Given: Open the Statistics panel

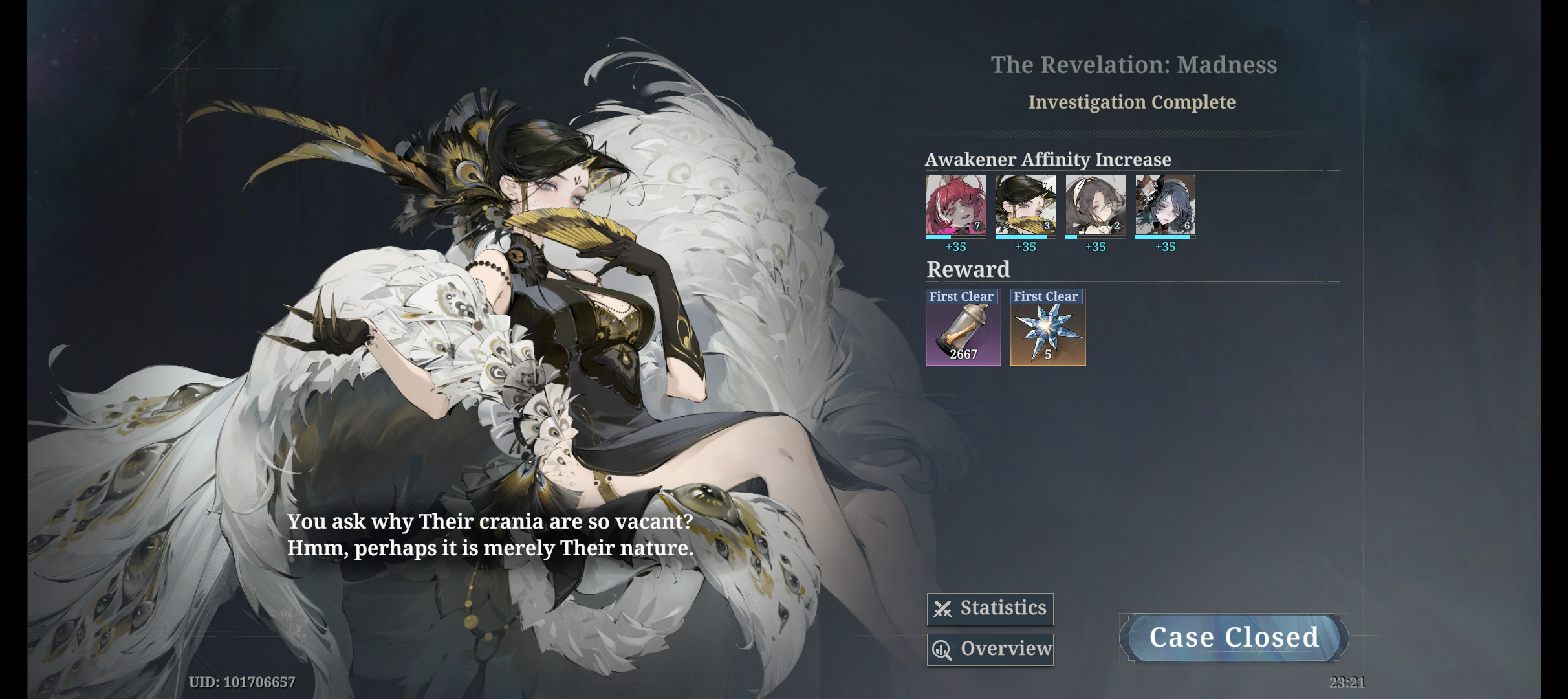Looking at the screenshot, I should pyautogui.click(x=990, y=608).
